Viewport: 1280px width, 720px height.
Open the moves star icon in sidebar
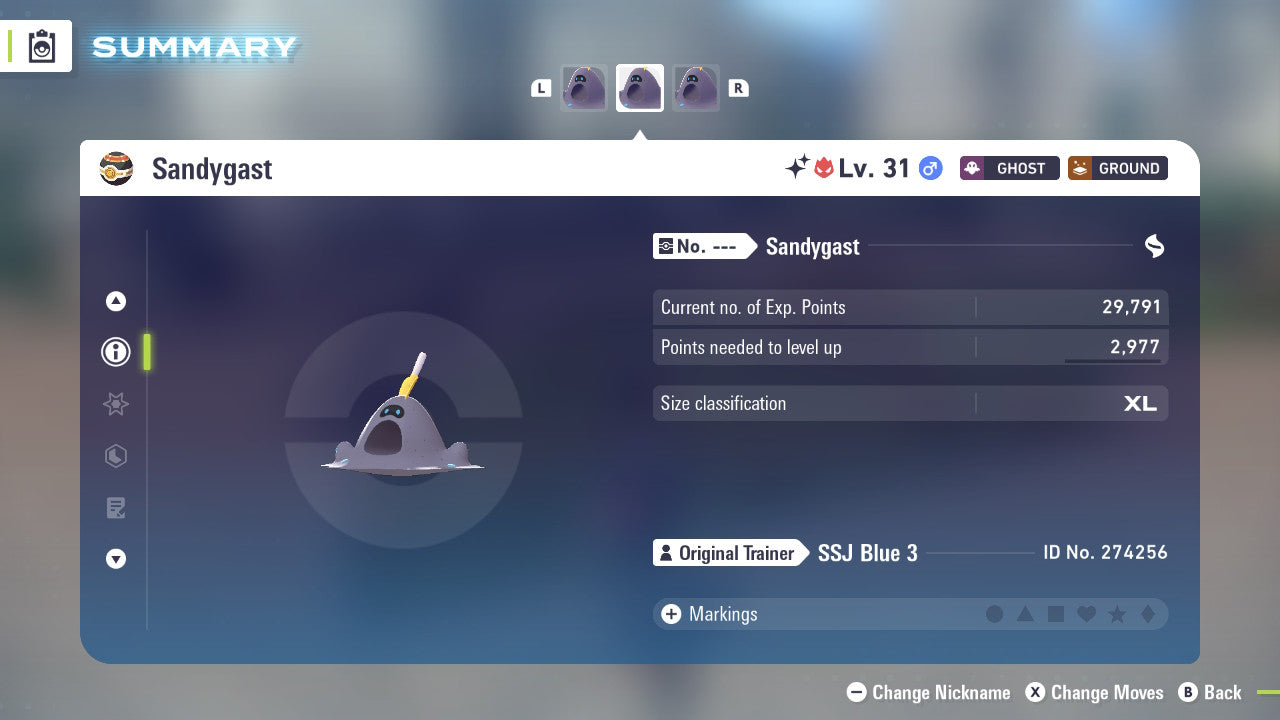pos(115,404)
